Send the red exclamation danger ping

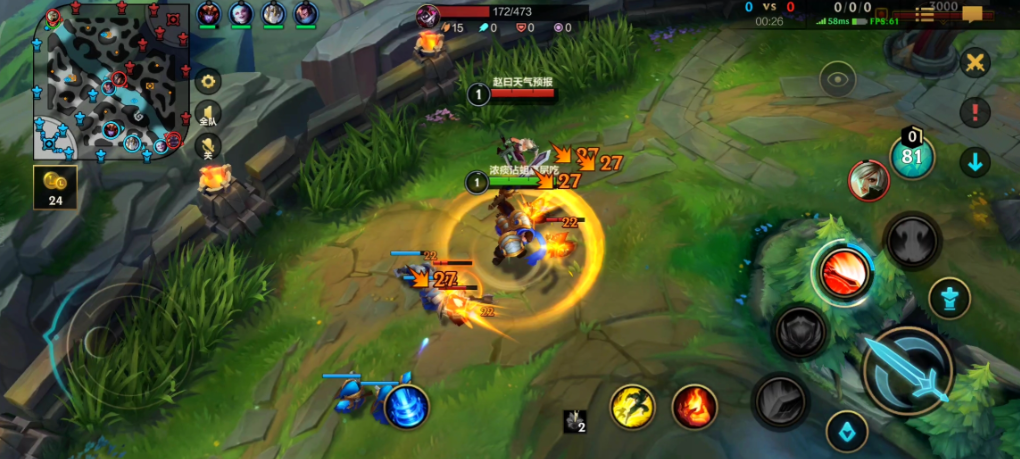coord(974,112)
